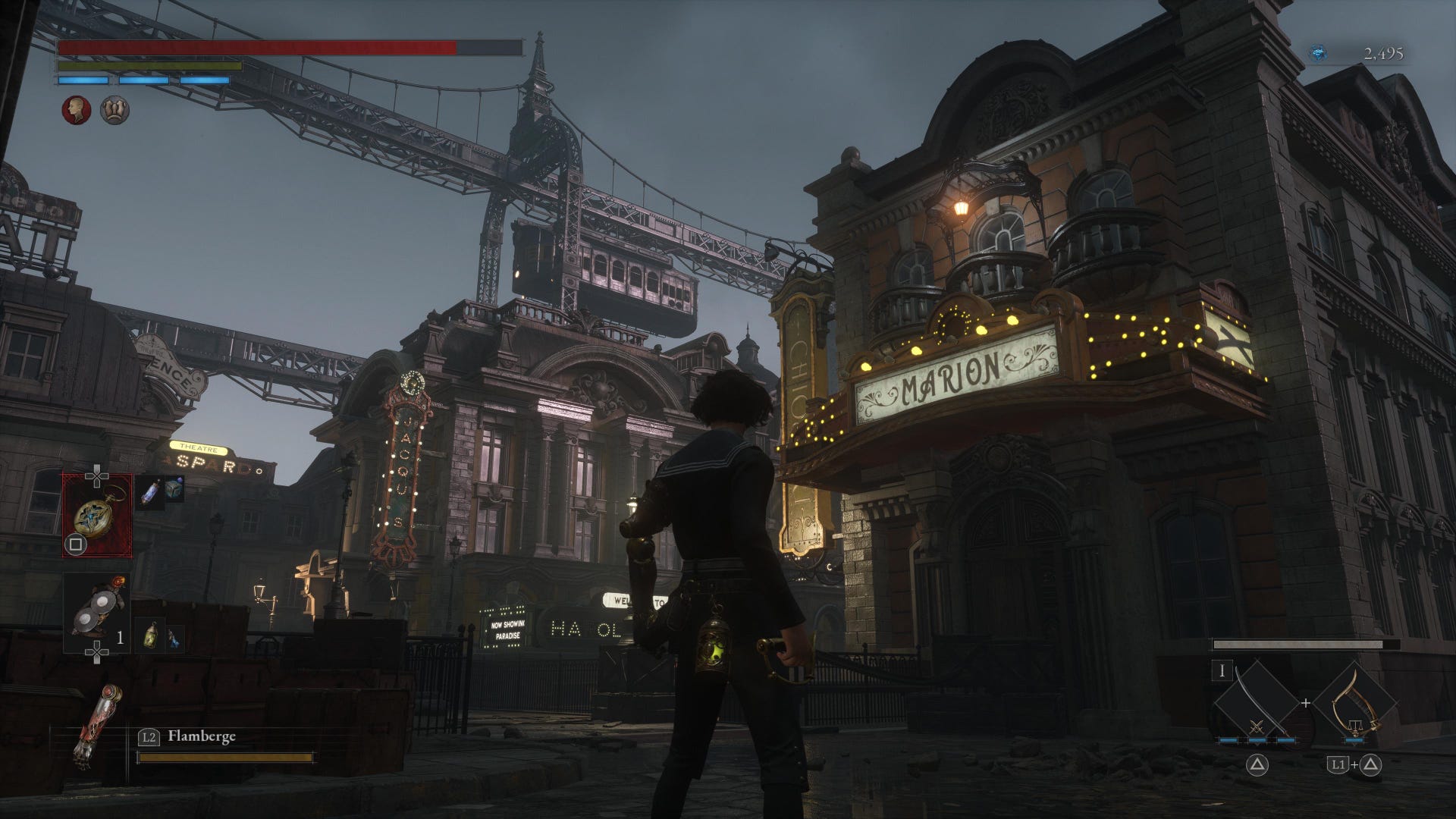Click the grey fist status icon
This screenshot has width=1456, height=819.
click(x=115, y=111)
